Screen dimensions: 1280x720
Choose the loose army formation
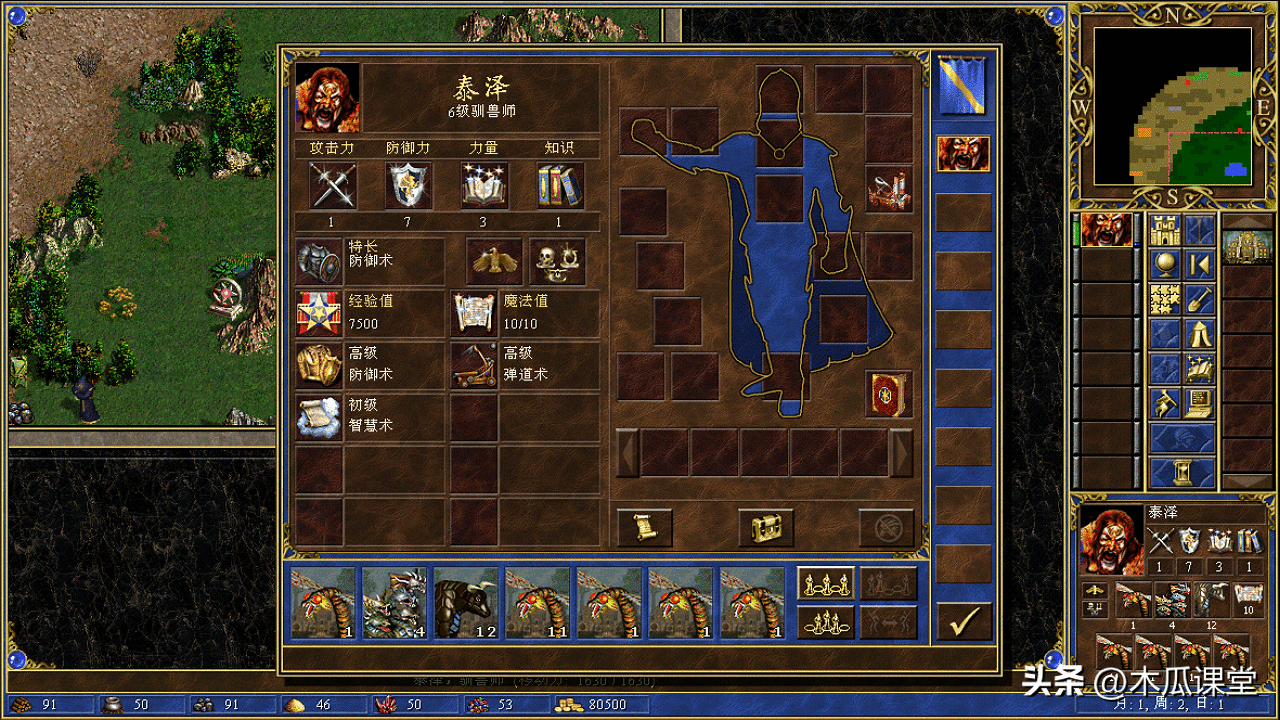825,583
